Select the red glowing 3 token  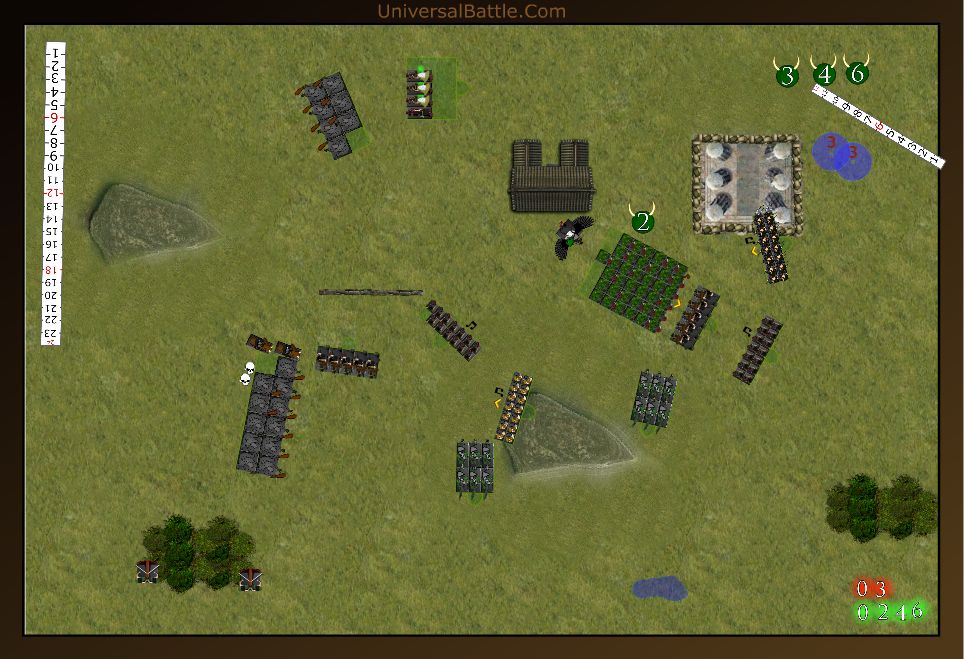coord(880,588)
